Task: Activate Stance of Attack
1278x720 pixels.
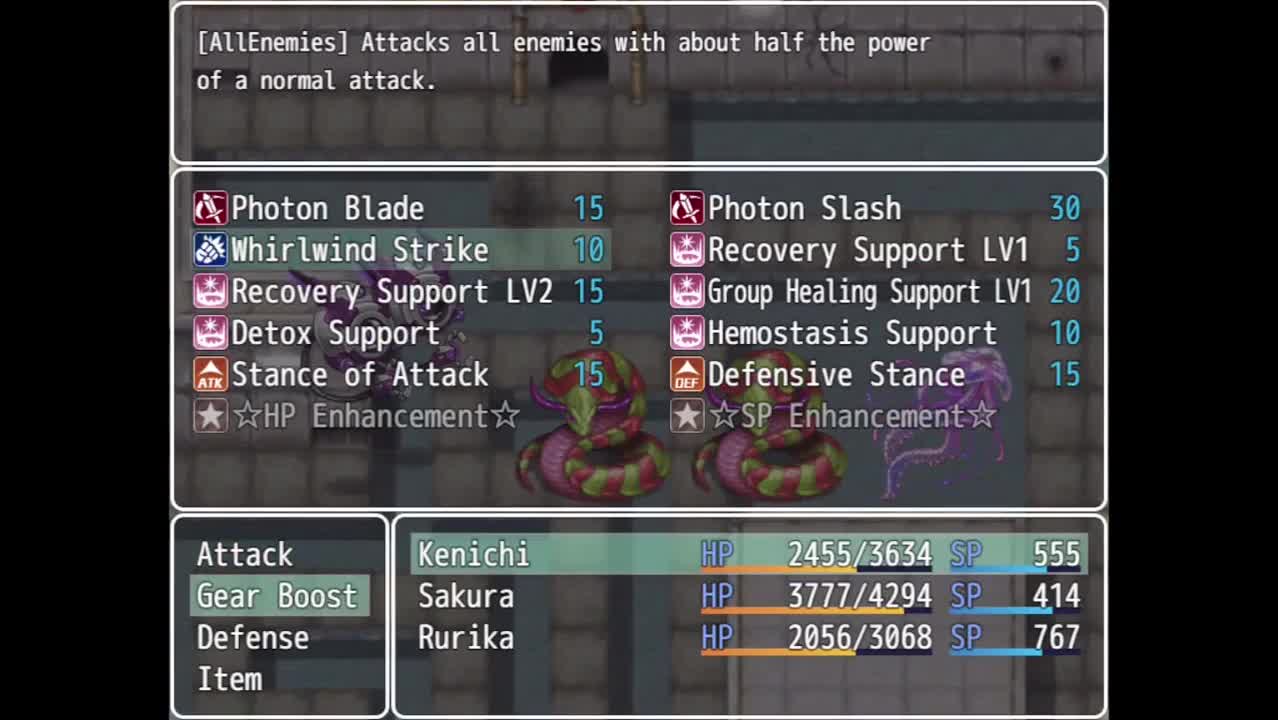Action: pos(400,375)
